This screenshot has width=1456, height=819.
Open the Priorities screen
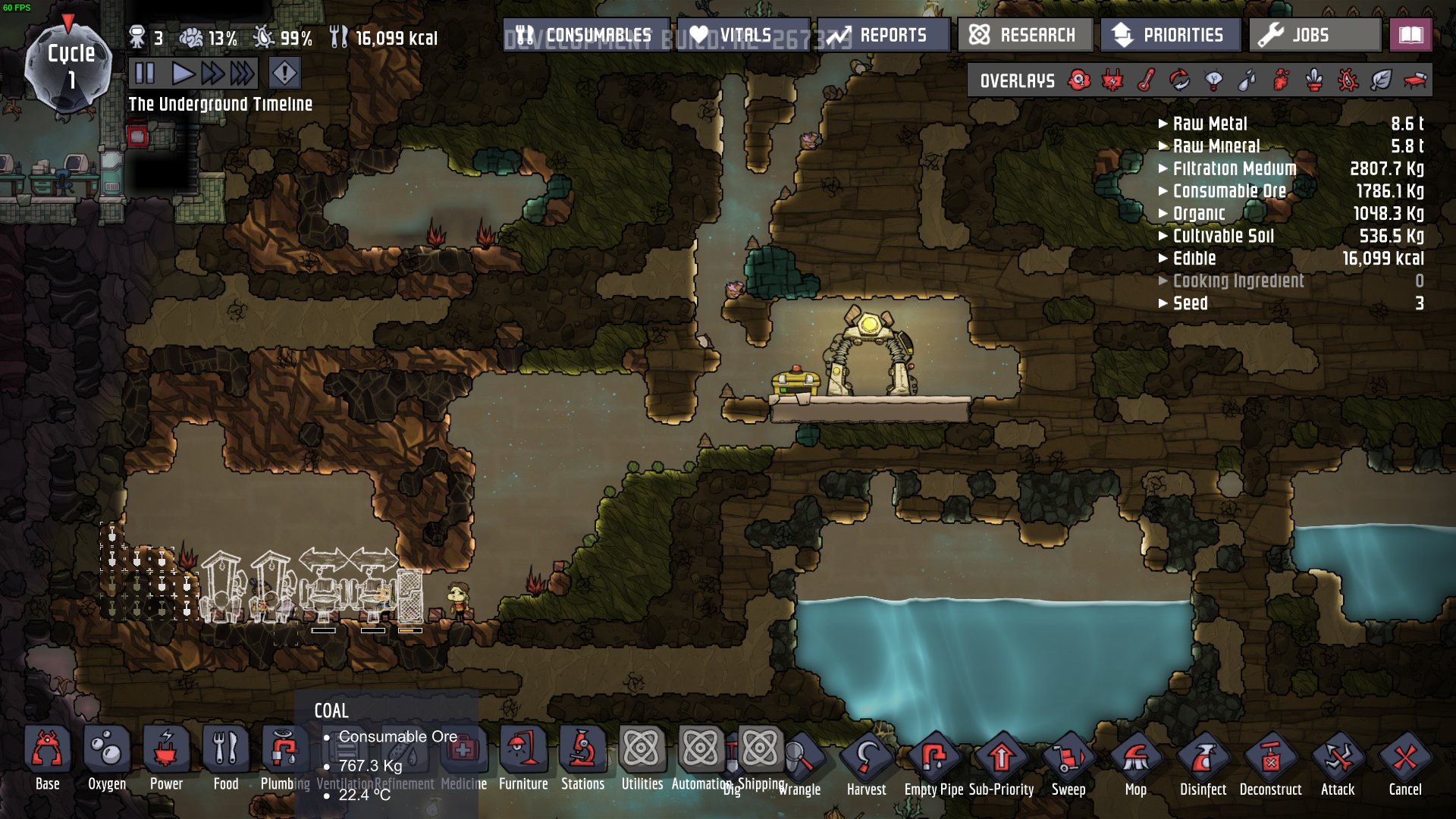[x=1169, y=35]
